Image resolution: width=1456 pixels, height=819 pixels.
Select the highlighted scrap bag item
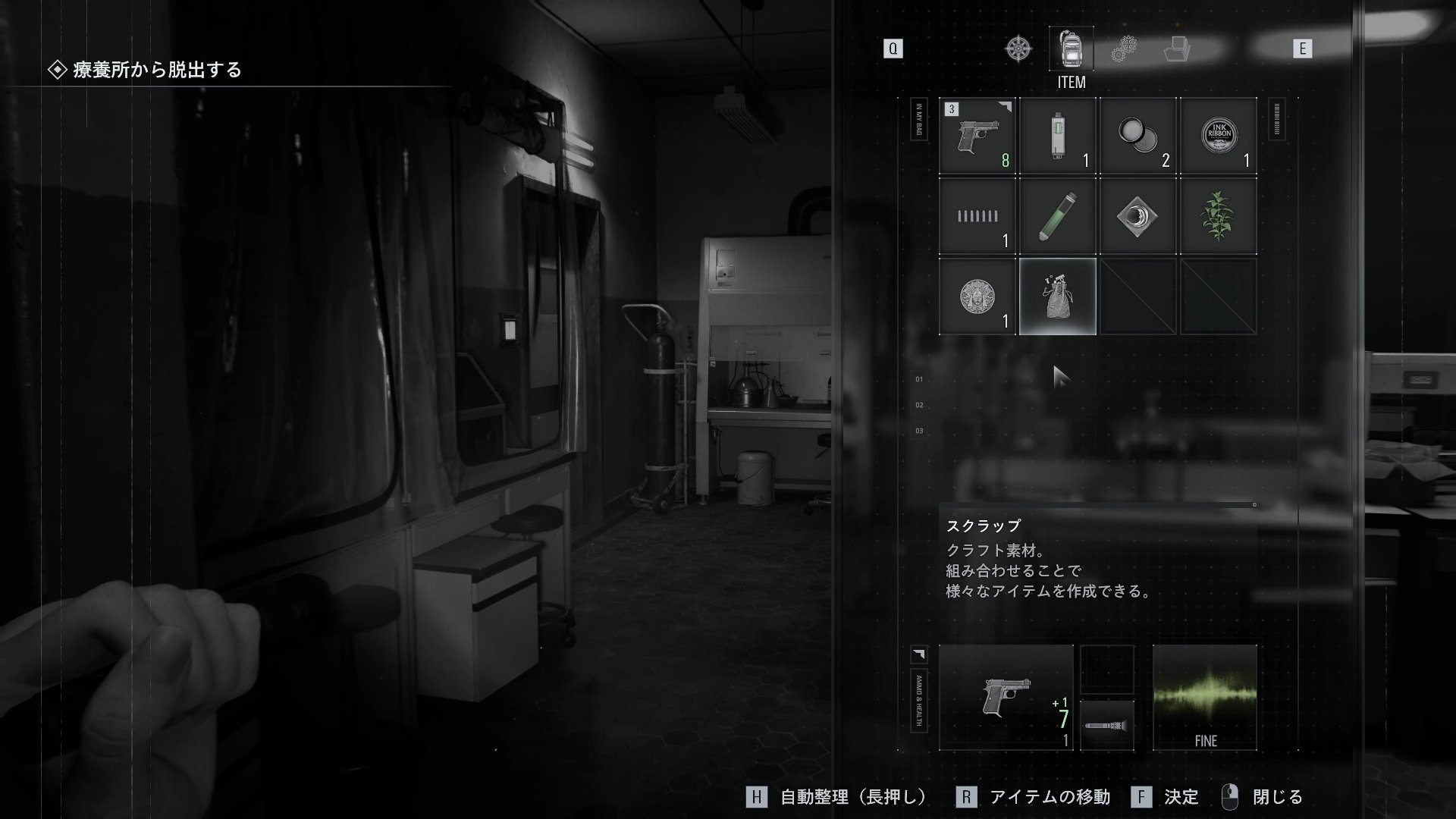1058,296
